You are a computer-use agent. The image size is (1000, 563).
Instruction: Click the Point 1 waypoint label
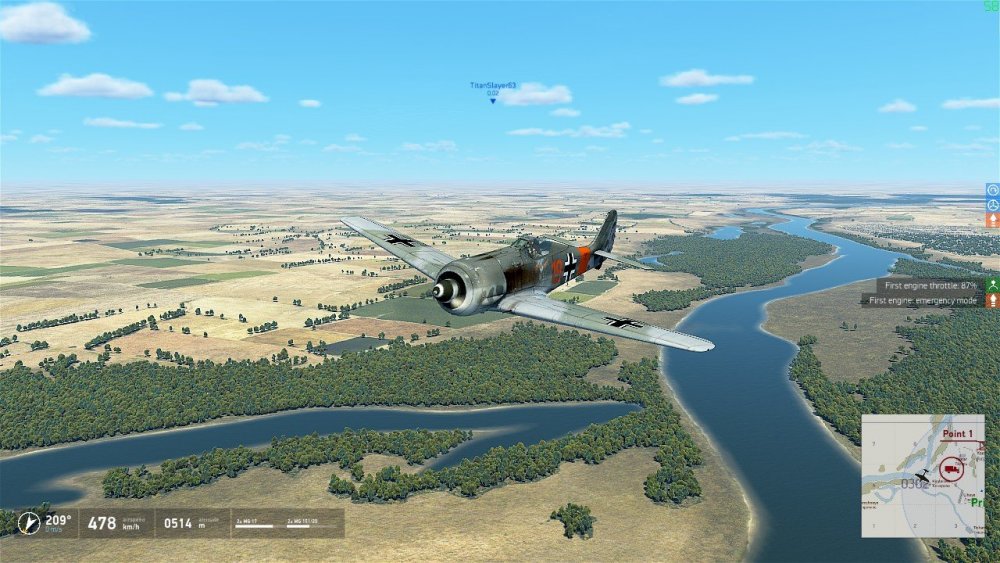point(958,434)
